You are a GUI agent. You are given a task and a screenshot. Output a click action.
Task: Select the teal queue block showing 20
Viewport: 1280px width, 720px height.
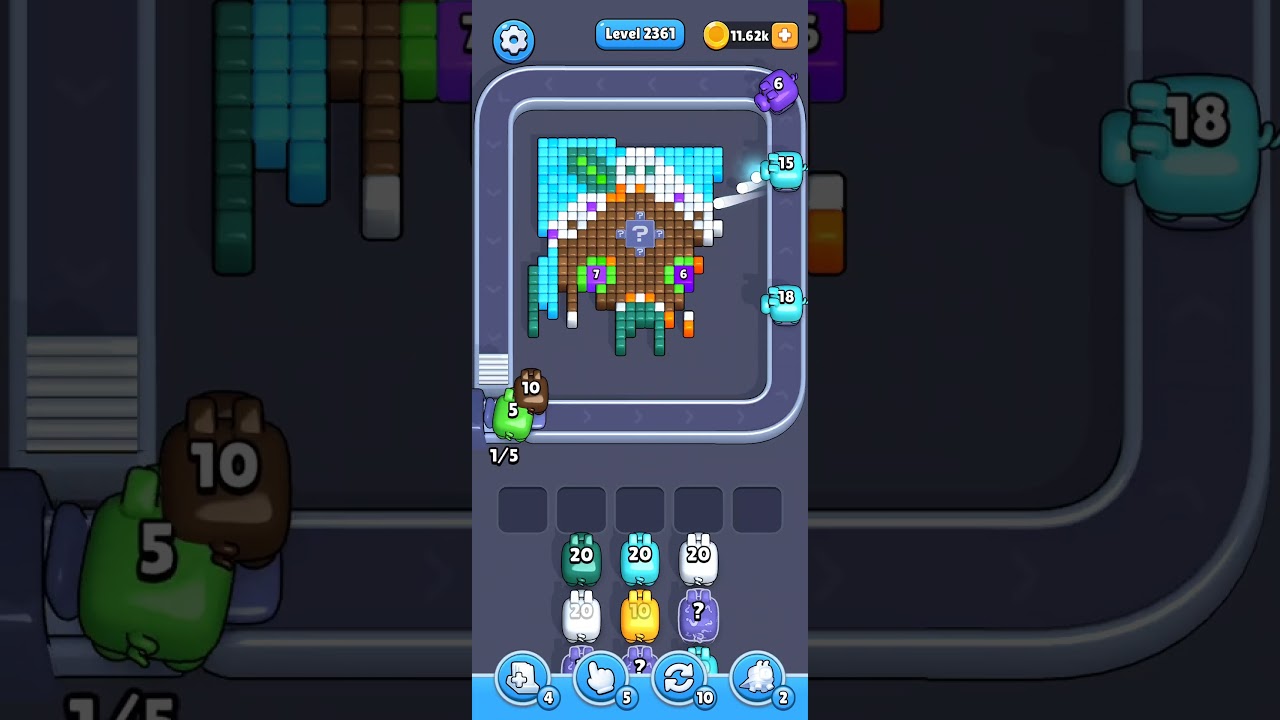581,556
